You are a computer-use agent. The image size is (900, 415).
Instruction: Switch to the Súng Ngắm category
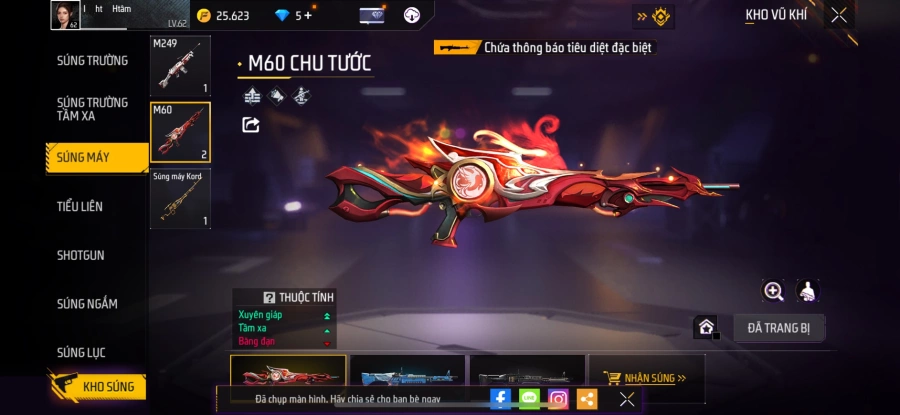point(87,304)
